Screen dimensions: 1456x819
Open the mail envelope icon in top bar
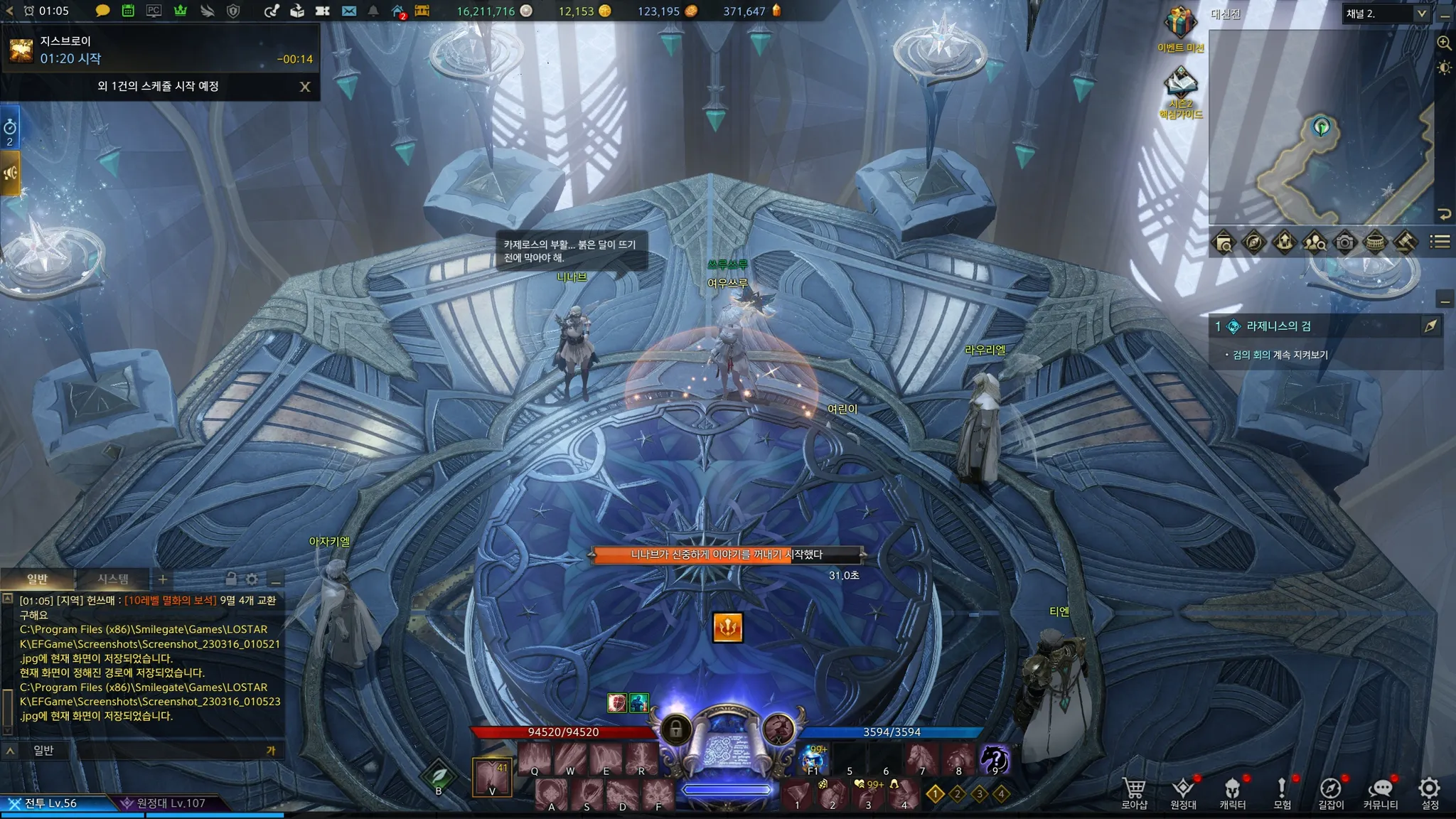click(x=348, y=11)
